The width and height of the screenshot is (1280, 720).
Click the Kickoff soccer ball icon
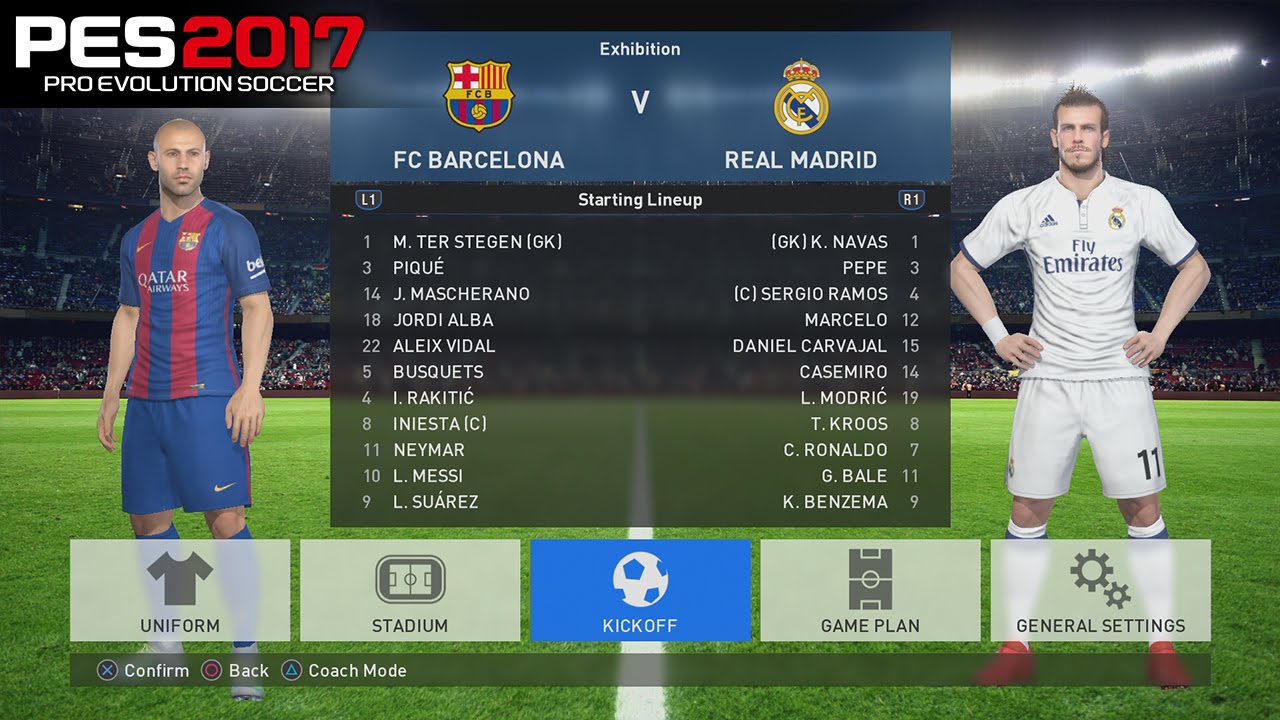coord(643,578)
